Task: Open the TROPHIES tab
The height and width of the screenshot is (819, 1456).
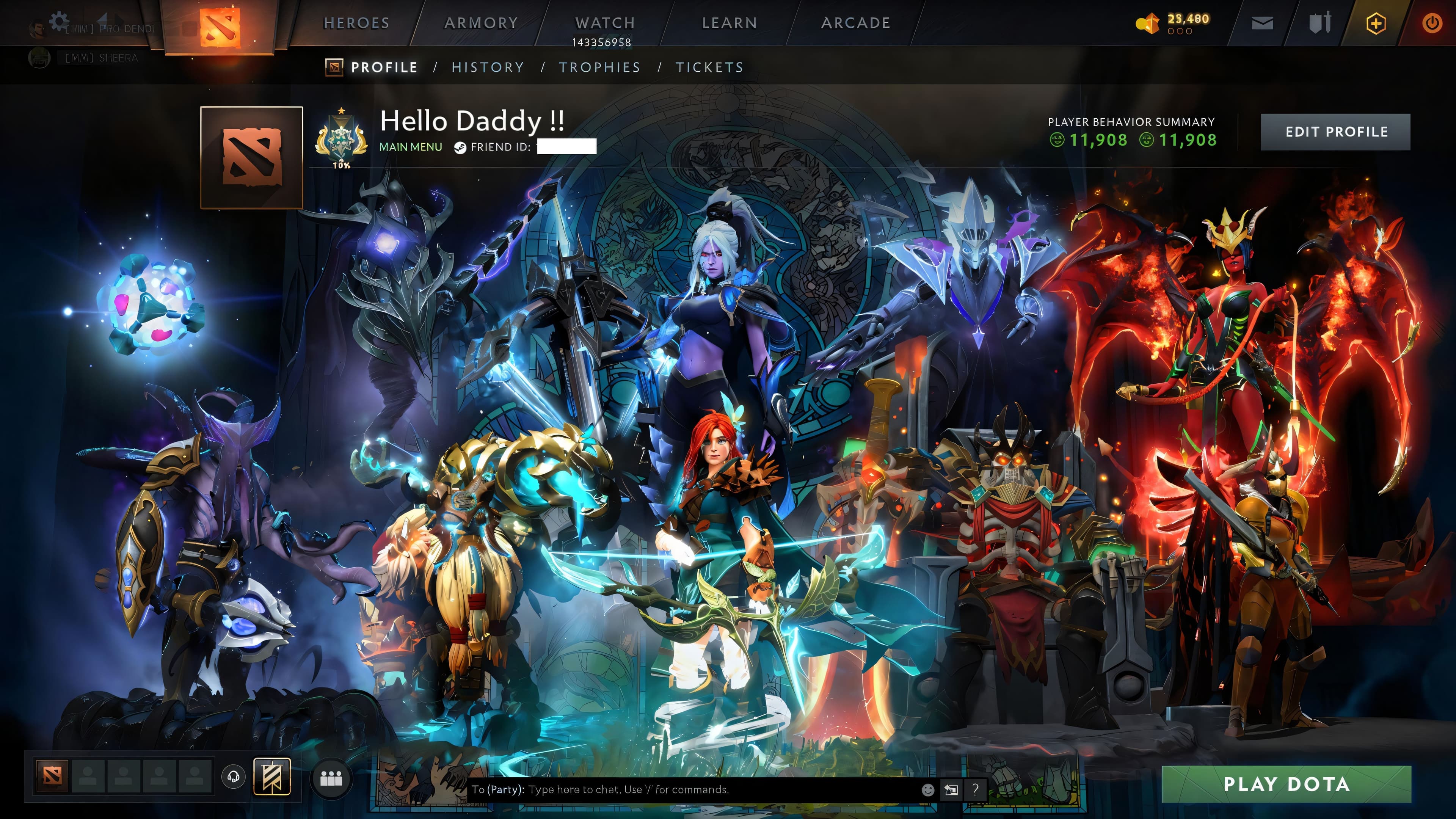Action: click(600, 67)
